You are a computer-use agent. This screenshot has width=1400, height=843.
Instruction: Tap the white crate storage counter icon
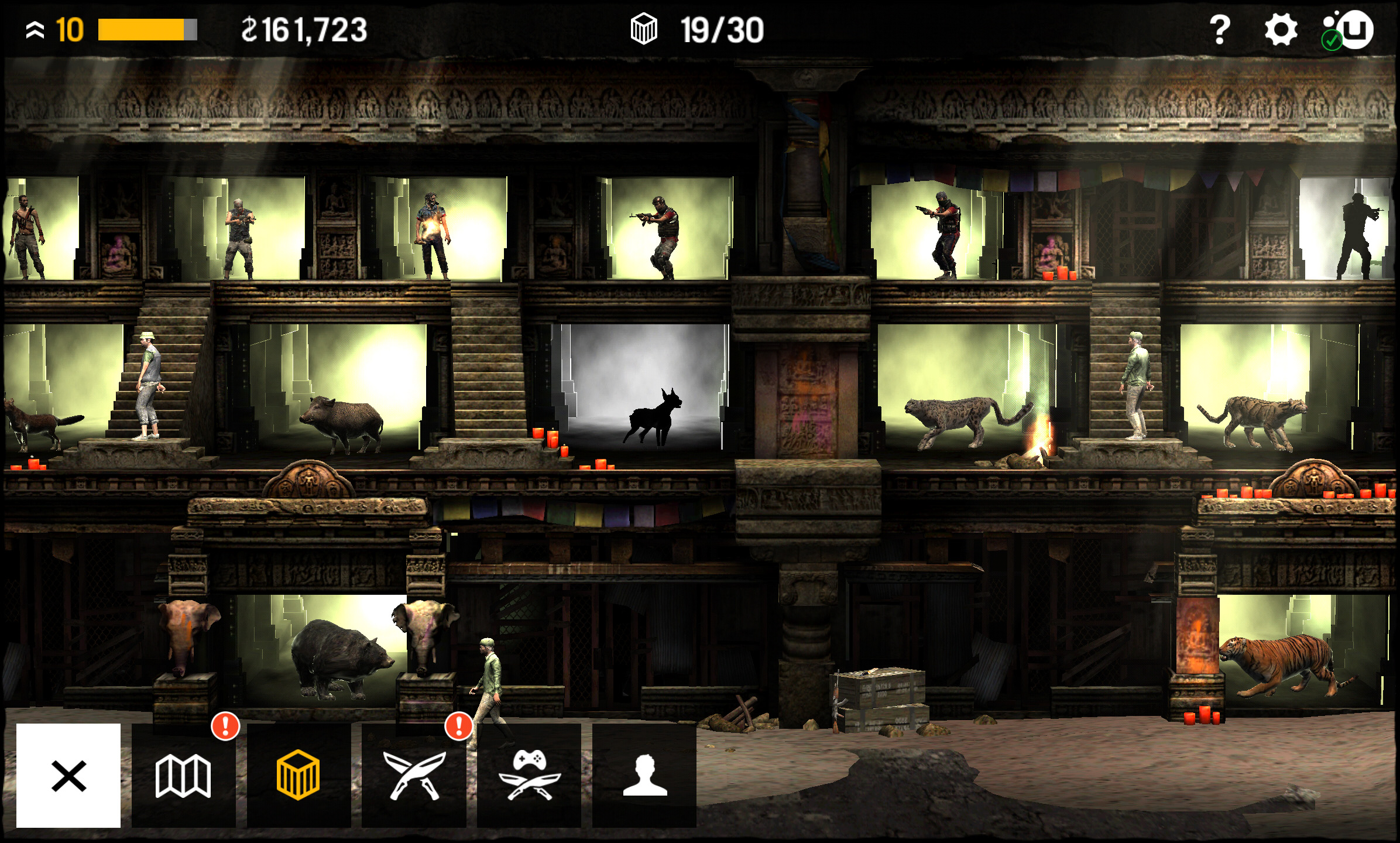point(644,30)
